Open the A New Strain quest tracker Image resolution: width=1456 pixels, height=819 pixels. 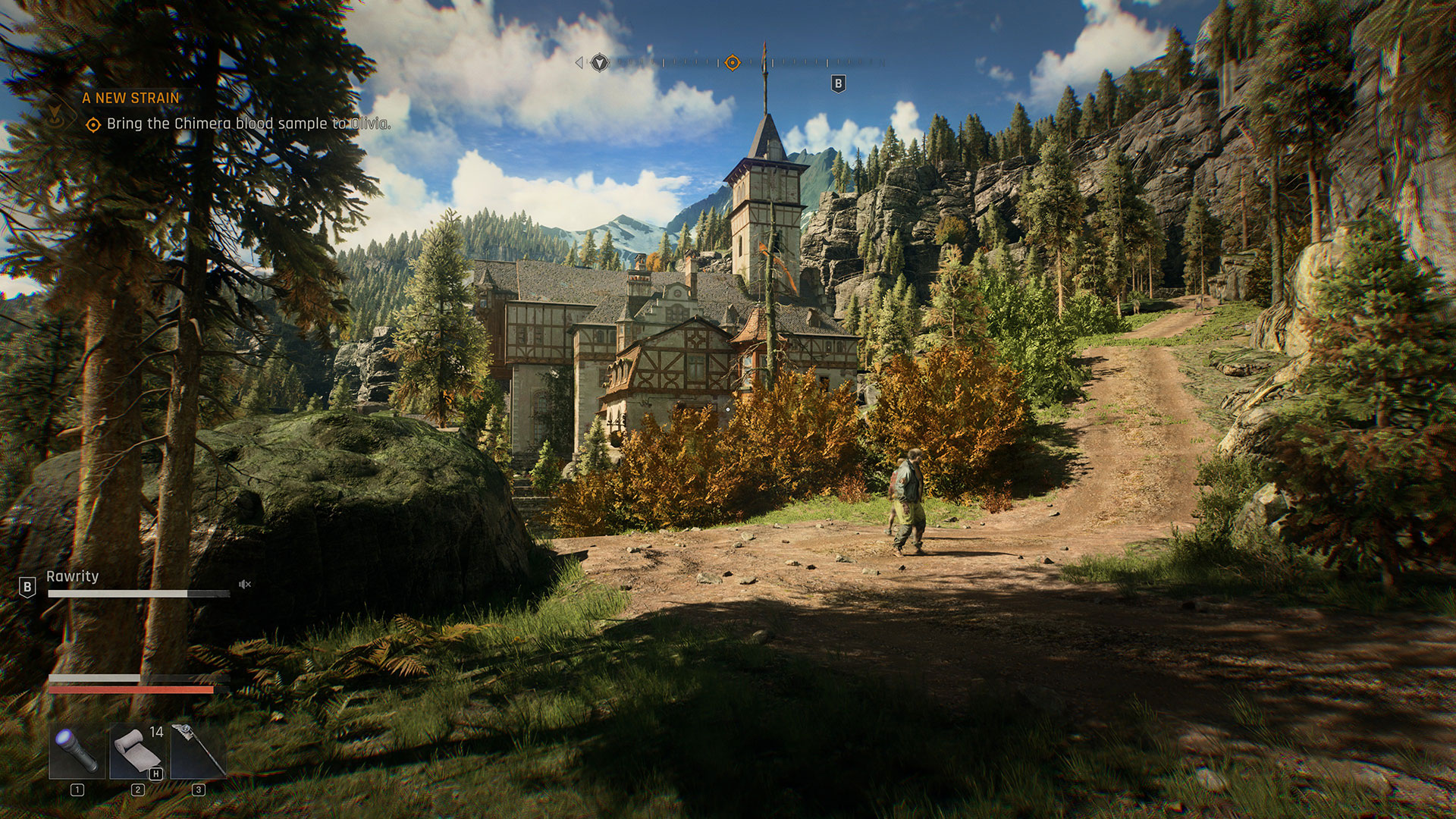pos(131,98)
